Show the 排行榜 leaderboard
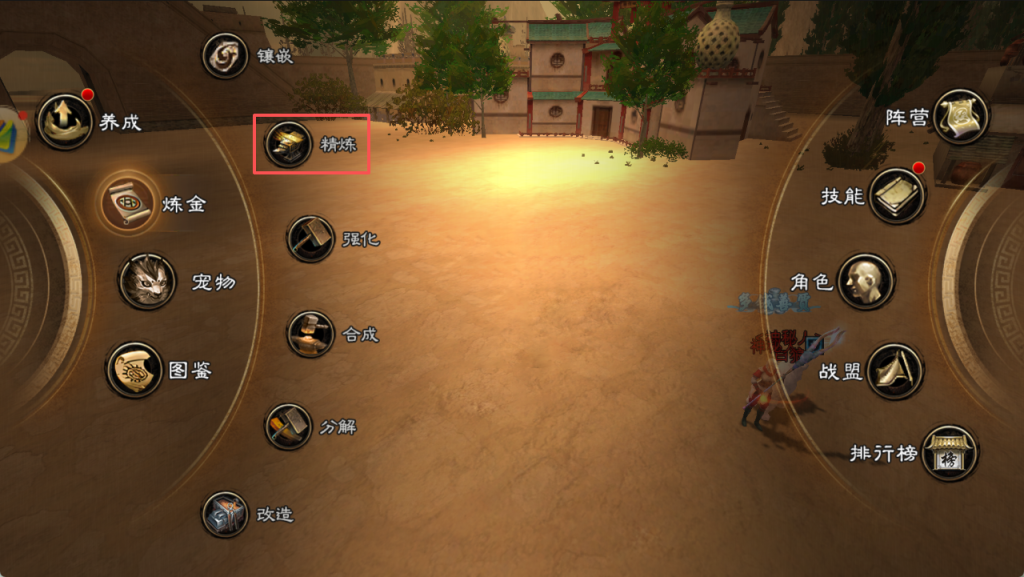The height and width of the screenshot is (577, 1024). (949, 453)
